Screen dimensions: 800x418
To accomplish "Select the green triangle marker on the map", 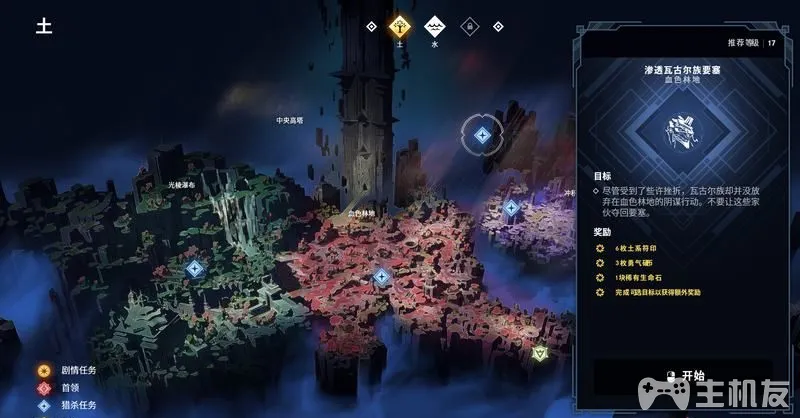I will pos(540,352).
